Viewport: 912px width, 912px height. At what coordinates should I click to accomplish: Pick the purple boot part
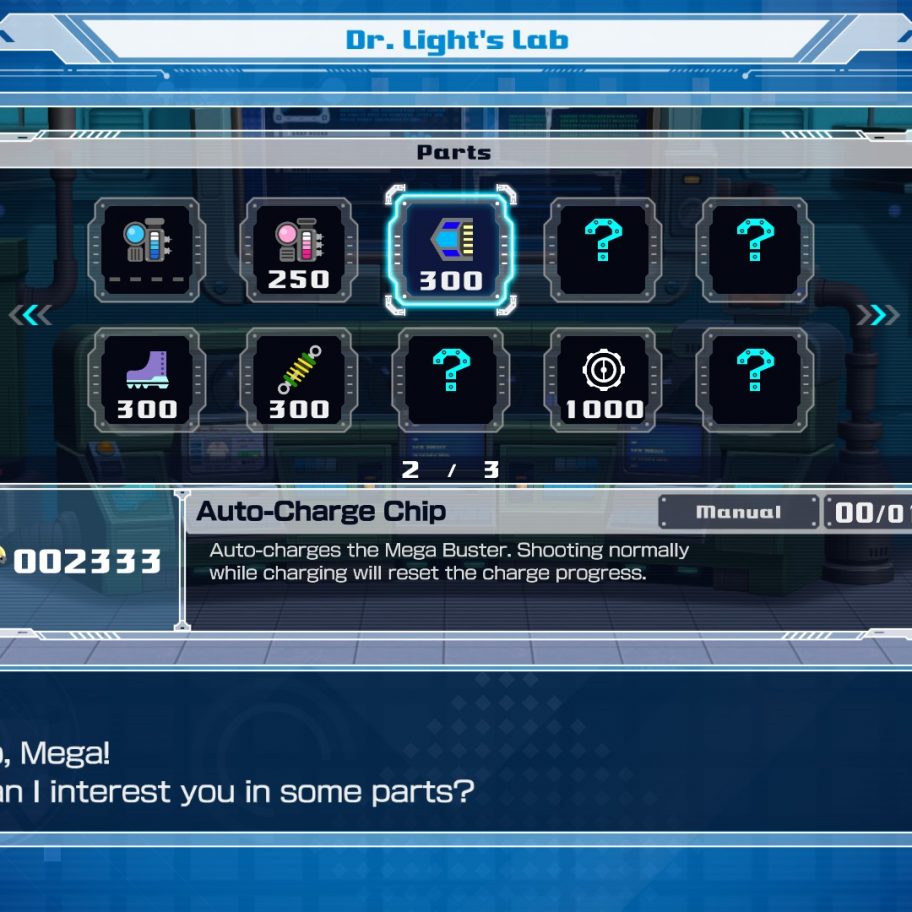[x=147, y=380]
